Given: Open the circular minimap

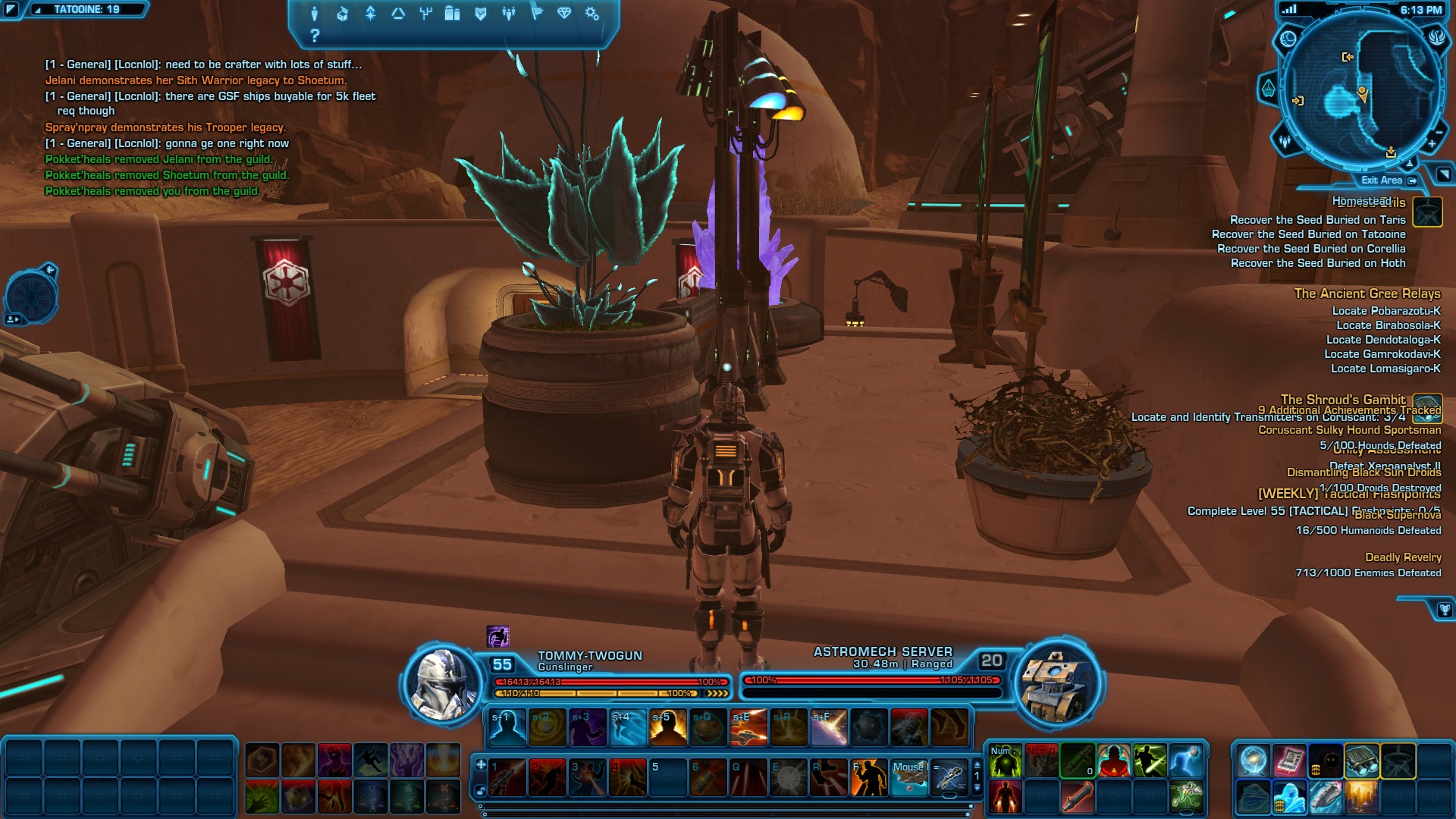Looking at the screenshot, I should (1362, 89).
